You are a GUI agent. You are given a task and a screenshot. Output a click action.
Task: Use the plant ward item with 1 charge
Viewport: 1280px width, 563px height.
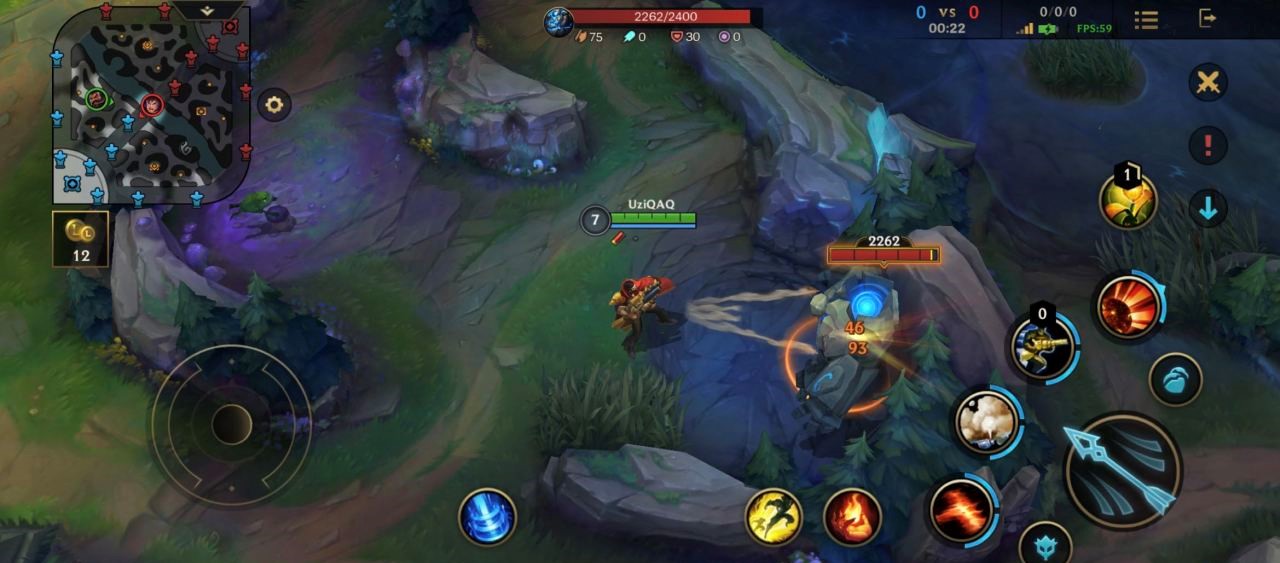1128,201
